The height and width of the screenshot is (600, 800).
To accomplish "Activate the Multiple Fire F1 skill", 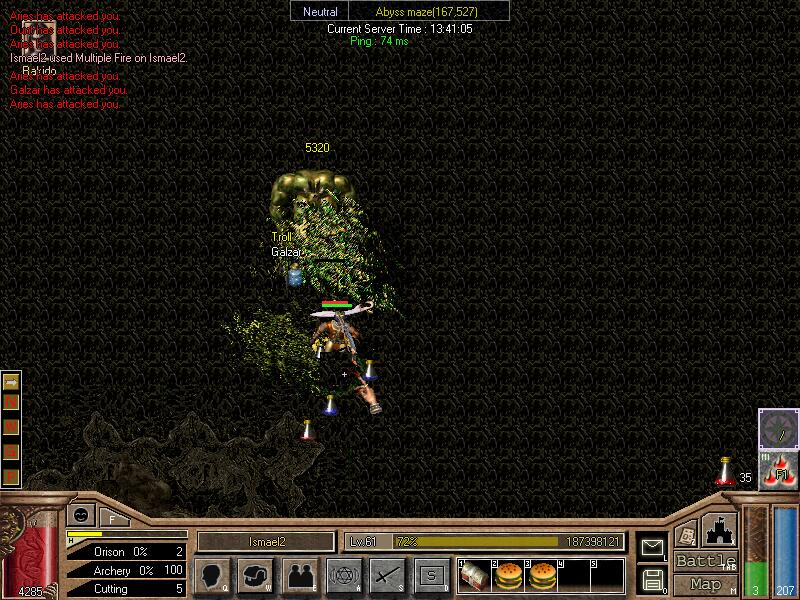I will [x=778, y=471].
